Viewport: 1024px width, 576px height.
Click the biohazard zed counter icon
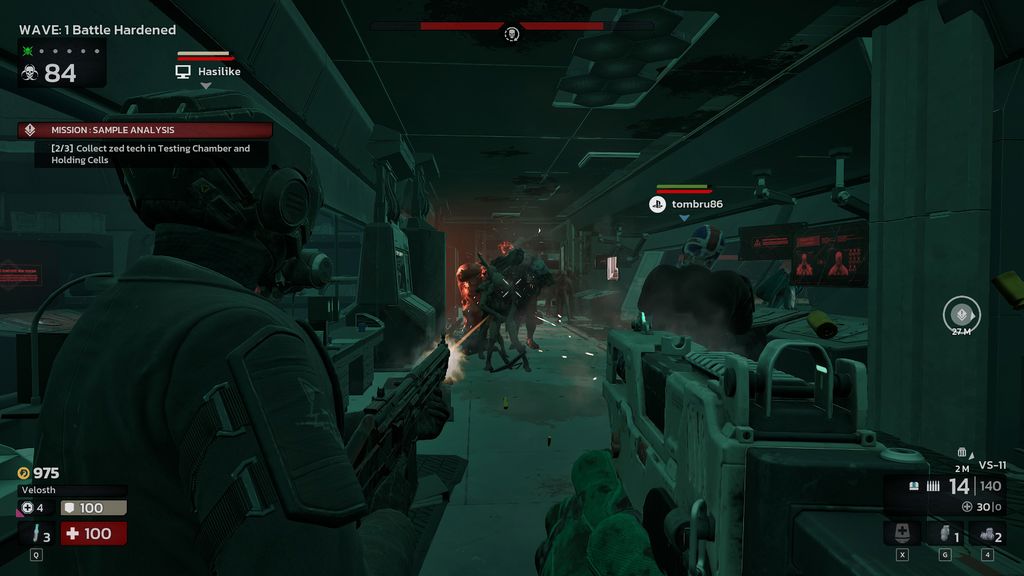click(x=29, y=73)
